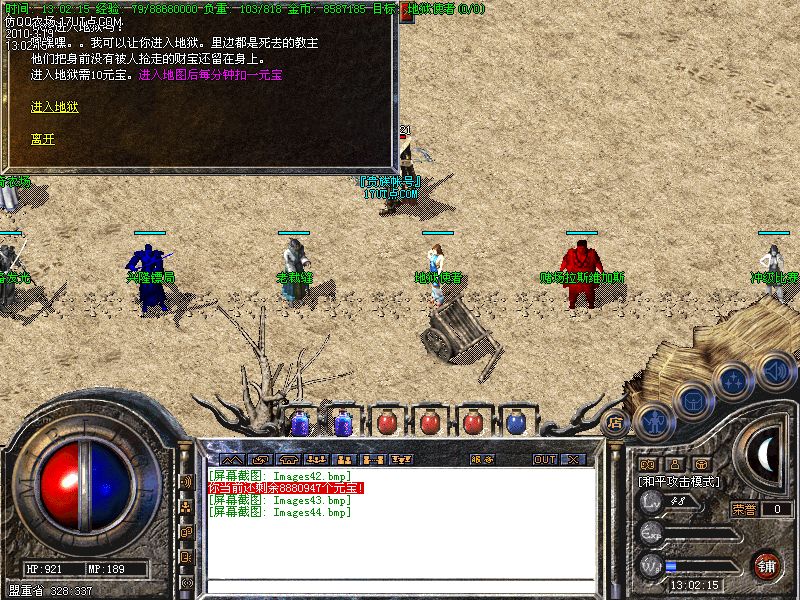Open the red 铺 stall button
This screenshot has width=800, height=600.
(767, 565)
